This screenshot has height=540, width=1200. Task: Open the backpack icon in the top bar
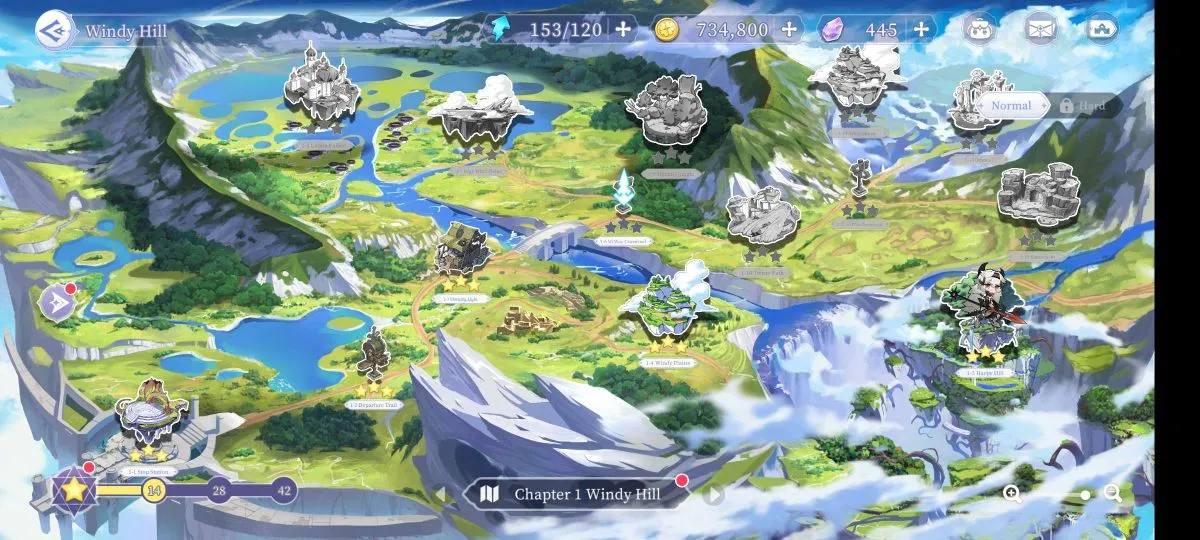pos(979,28)
